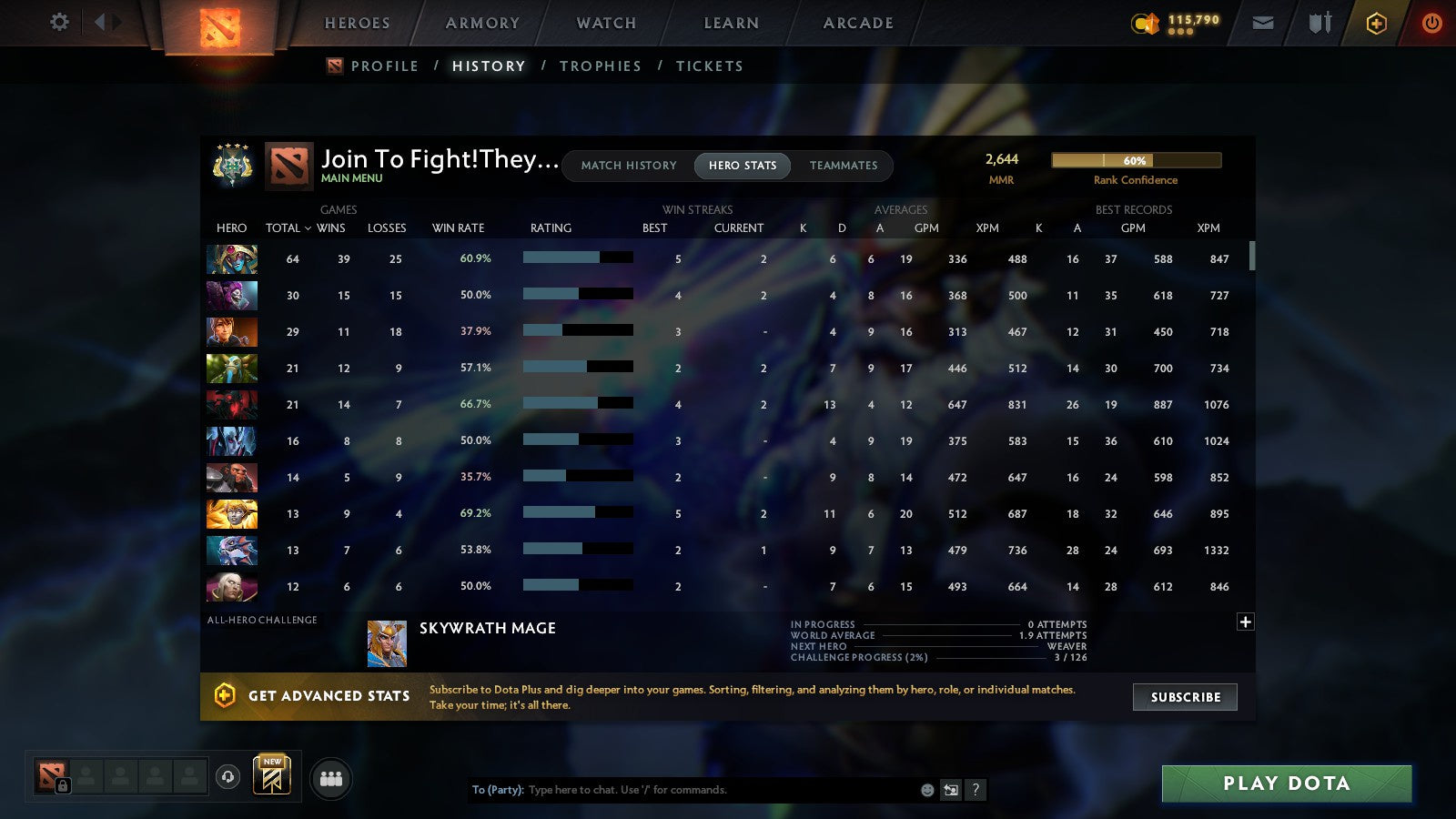Click the red power button icon
Image resolution: width=1456 pixels, height=819 pixels.
click(1431, 23)
